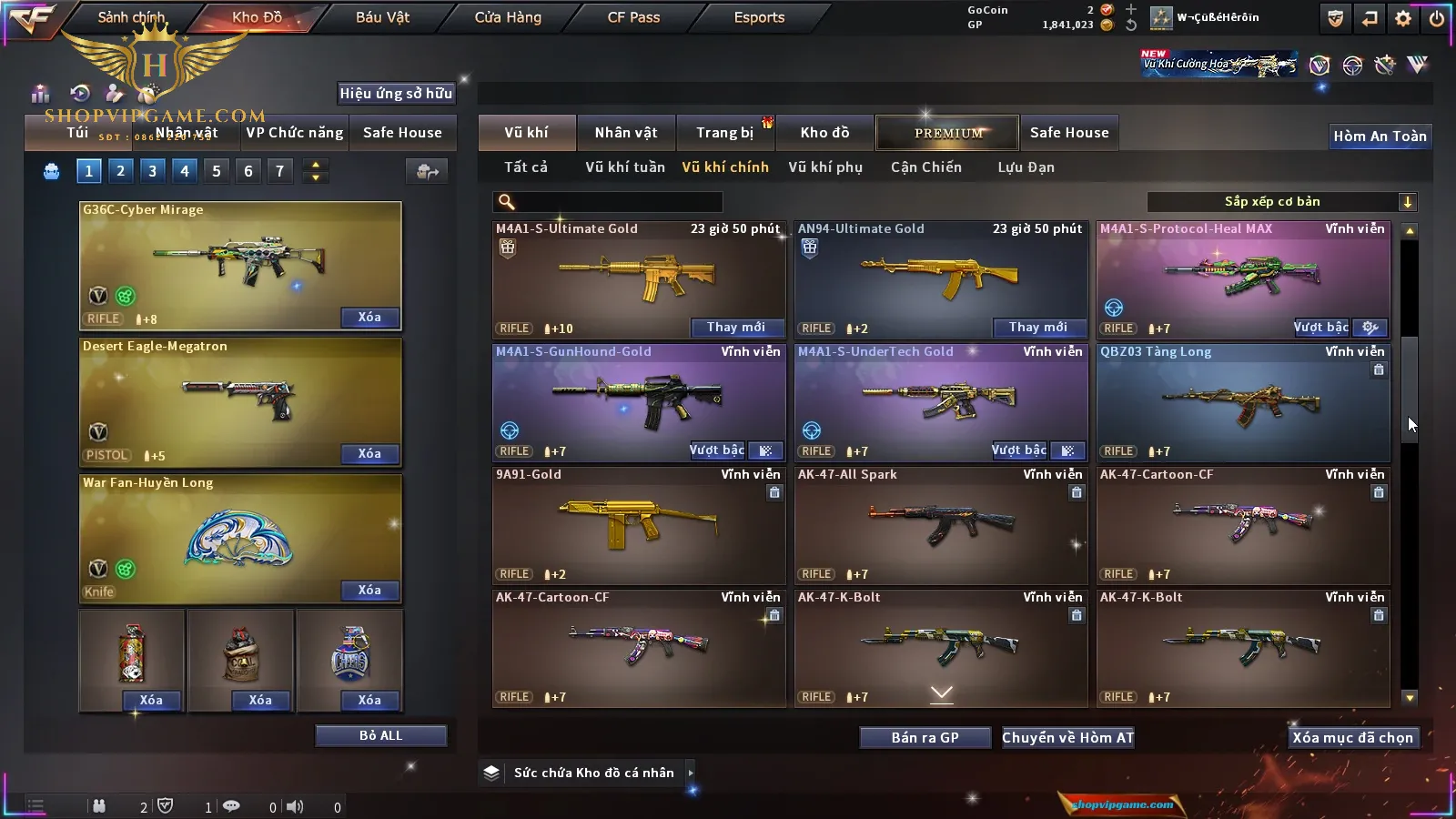
Task: Open the CF Pass page
Action: (x=633, y=17)
